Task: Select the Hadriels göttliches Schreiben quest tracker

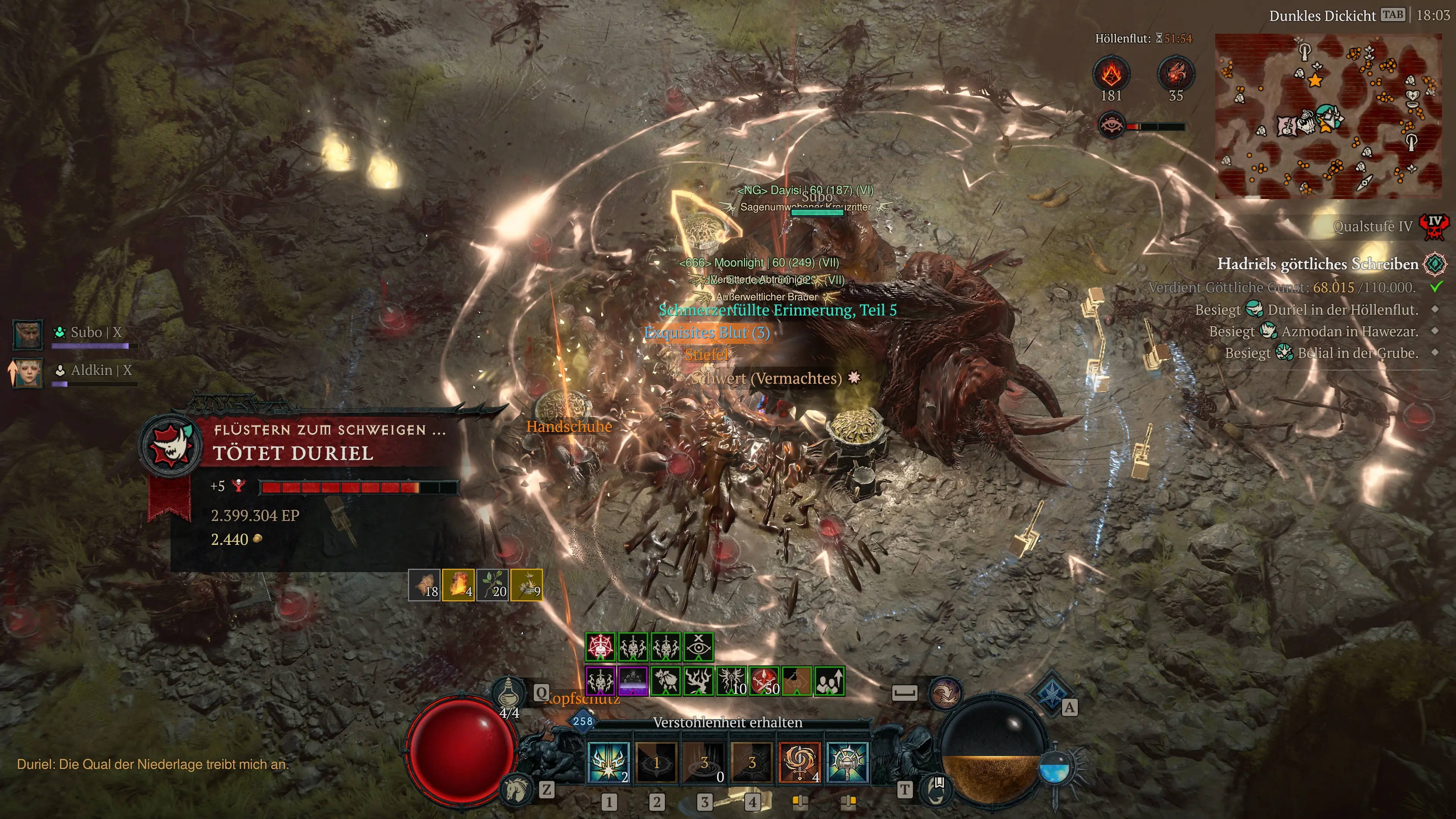Action: point(1317,264)
